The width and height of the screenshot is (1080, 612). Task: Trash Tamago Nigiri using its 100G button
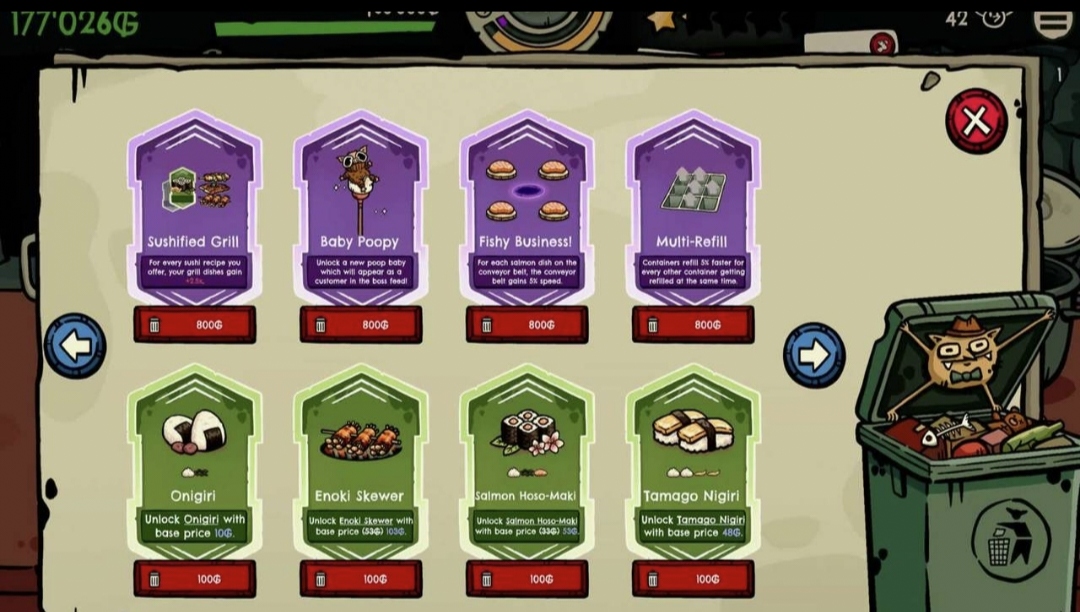point(693,578)
